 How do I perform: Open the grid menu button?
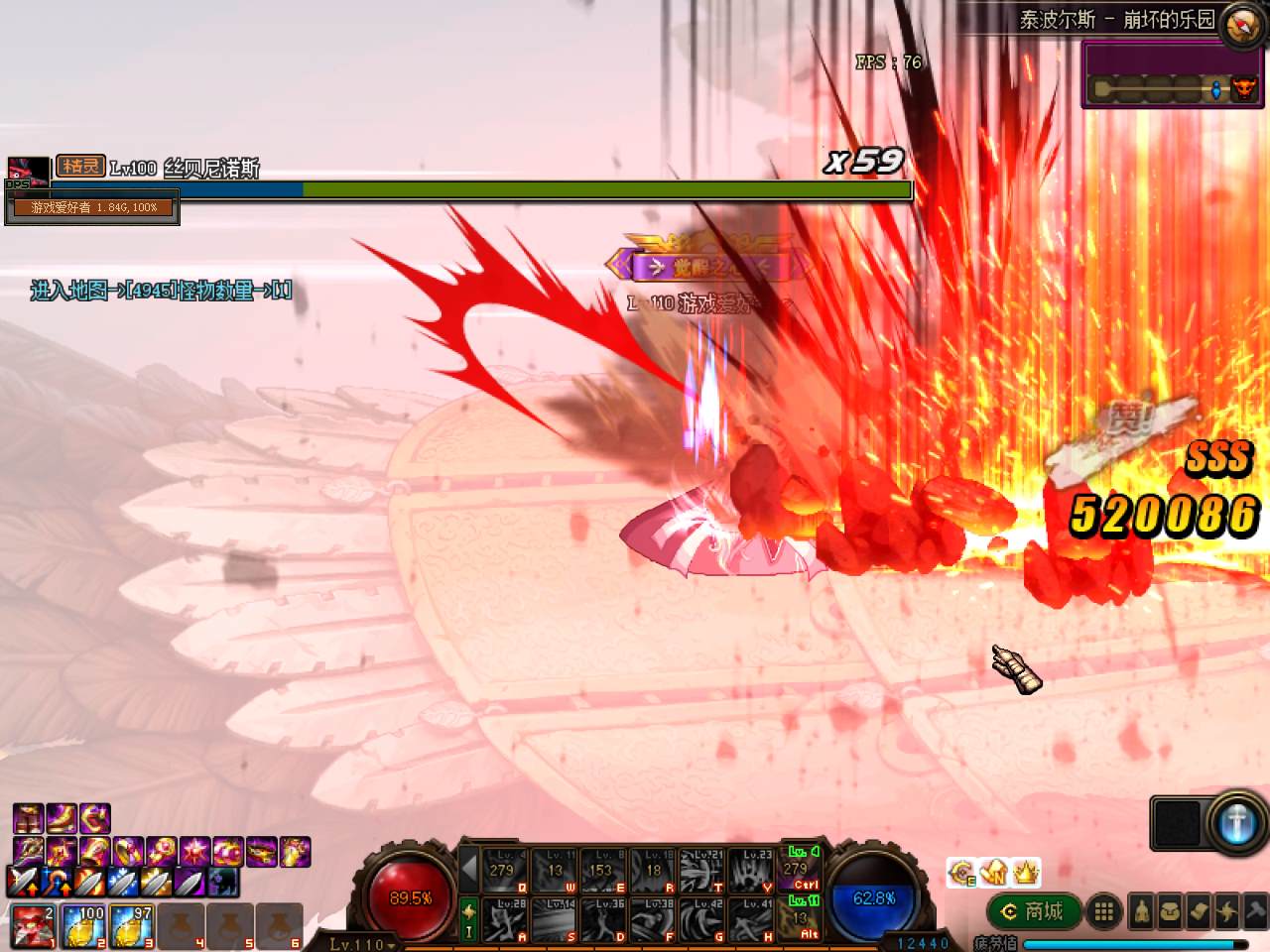coord(1102,911)
